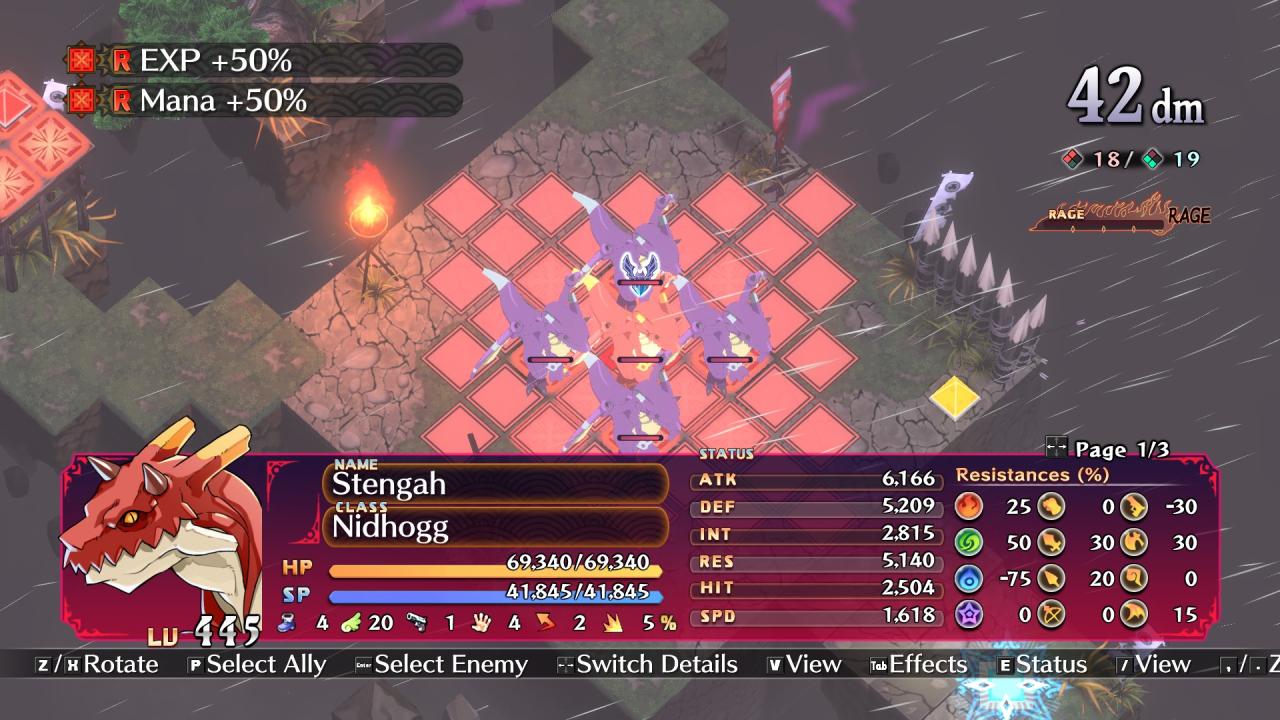
Task: Click the fire resistance icon
Action: 969,506
